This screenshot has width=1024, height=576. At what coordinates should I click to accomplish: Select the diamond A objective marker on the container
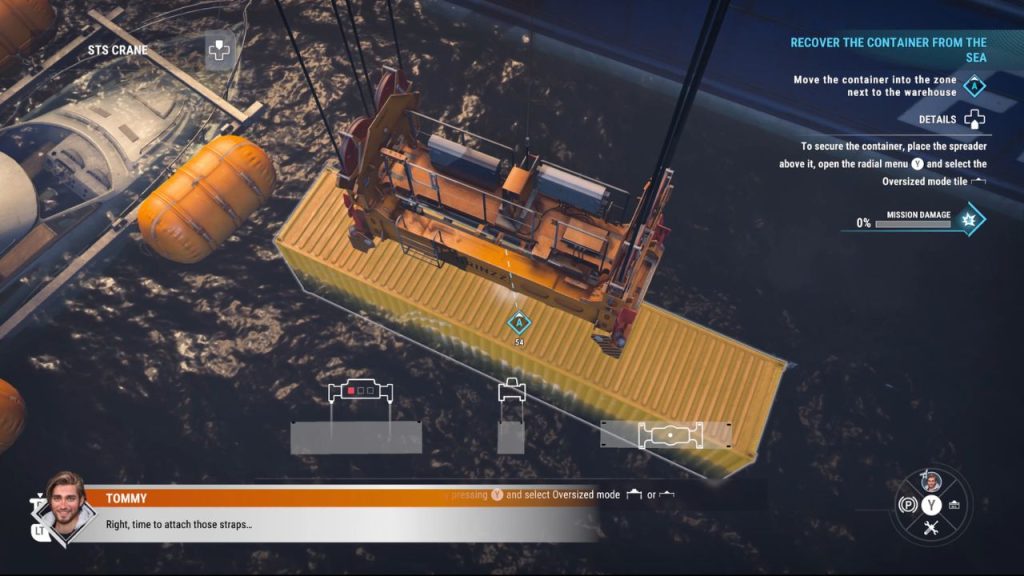[518, 322]
